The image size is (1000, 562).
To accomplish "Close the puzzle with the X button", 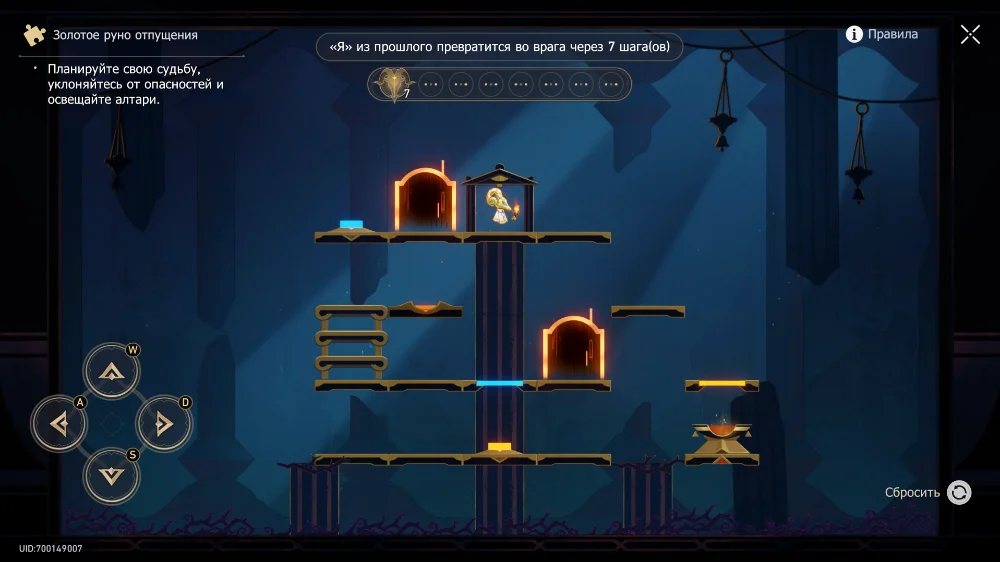I will [970, 34].
